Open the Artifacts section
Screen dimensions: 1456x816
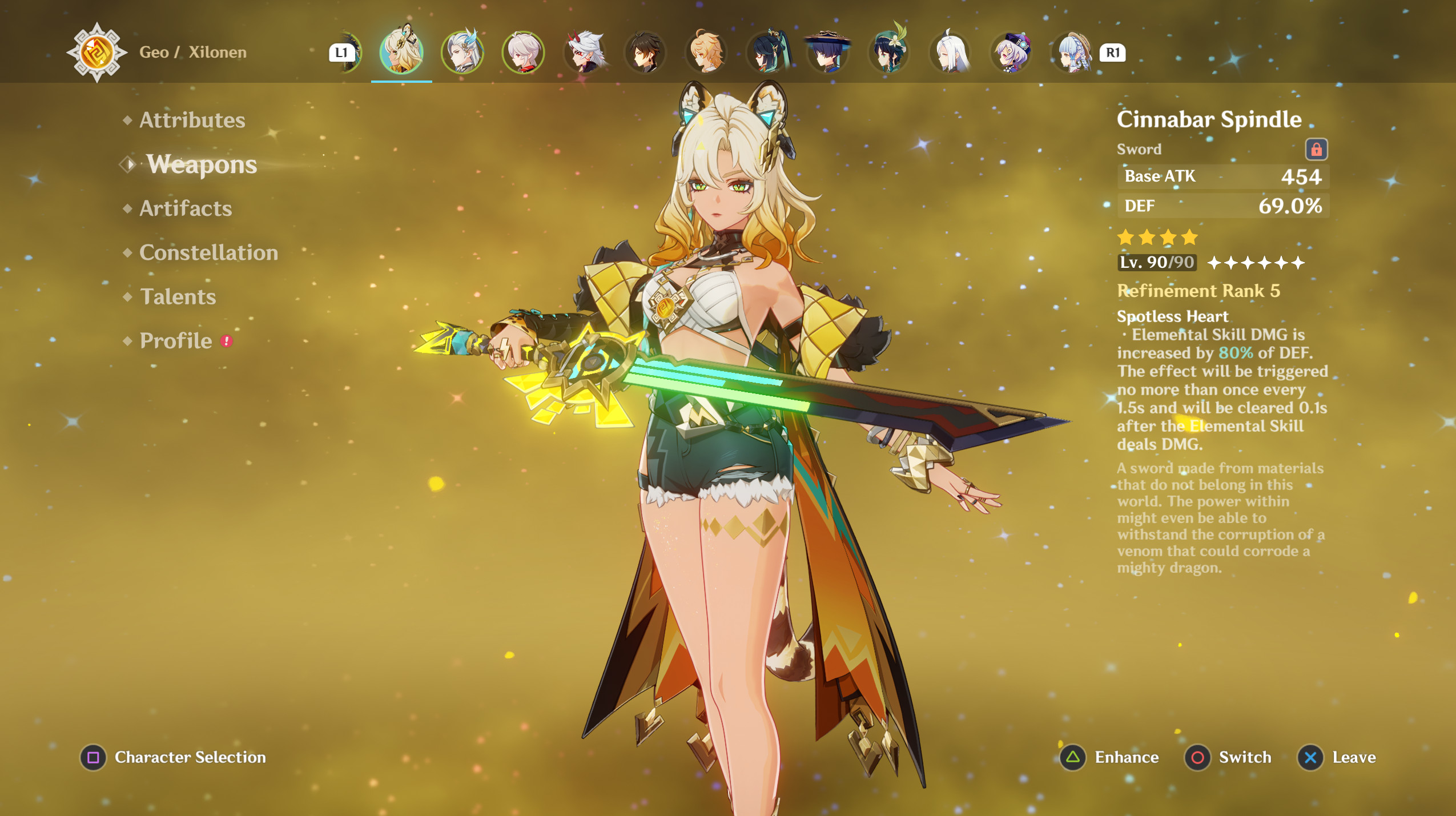pyautogui.click(x=186, y=208)
